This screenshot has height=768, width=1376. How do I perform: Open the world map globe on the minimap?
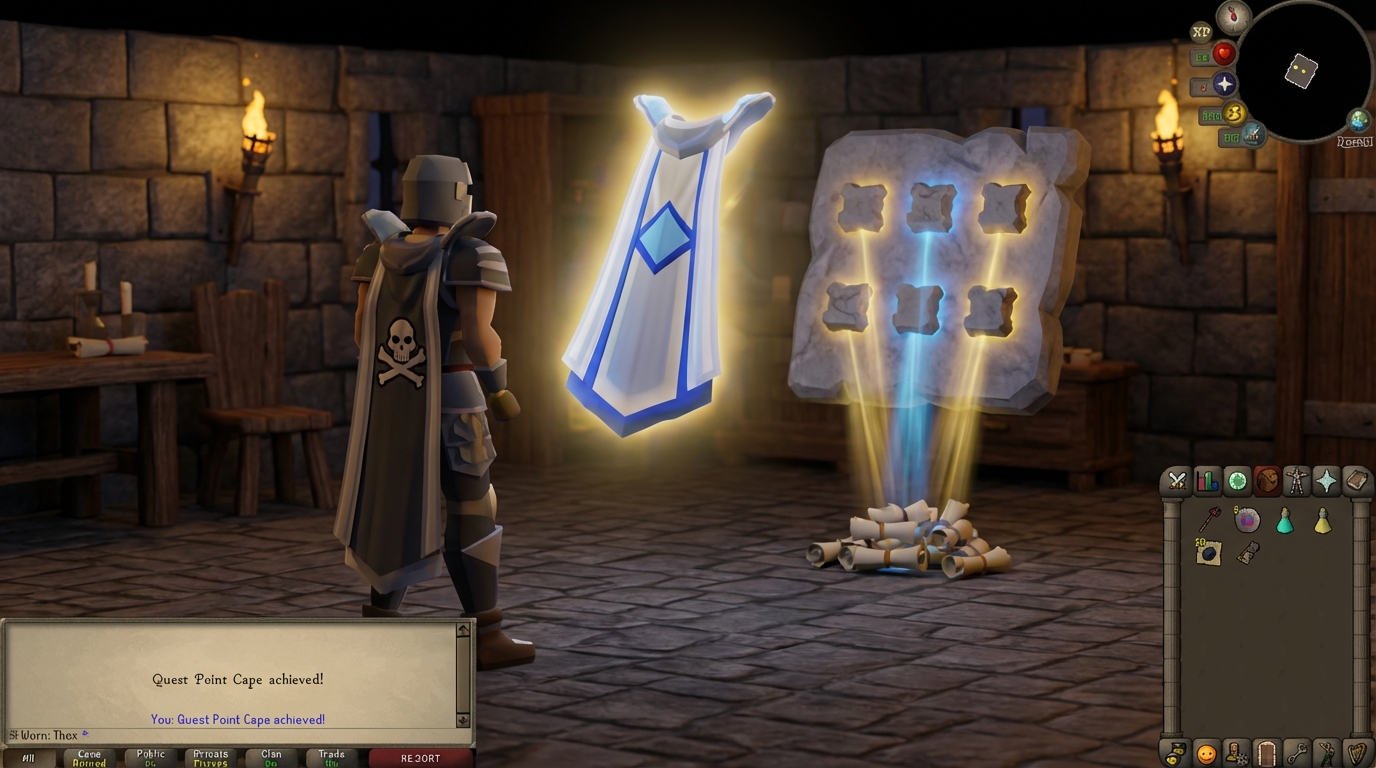1357,120
